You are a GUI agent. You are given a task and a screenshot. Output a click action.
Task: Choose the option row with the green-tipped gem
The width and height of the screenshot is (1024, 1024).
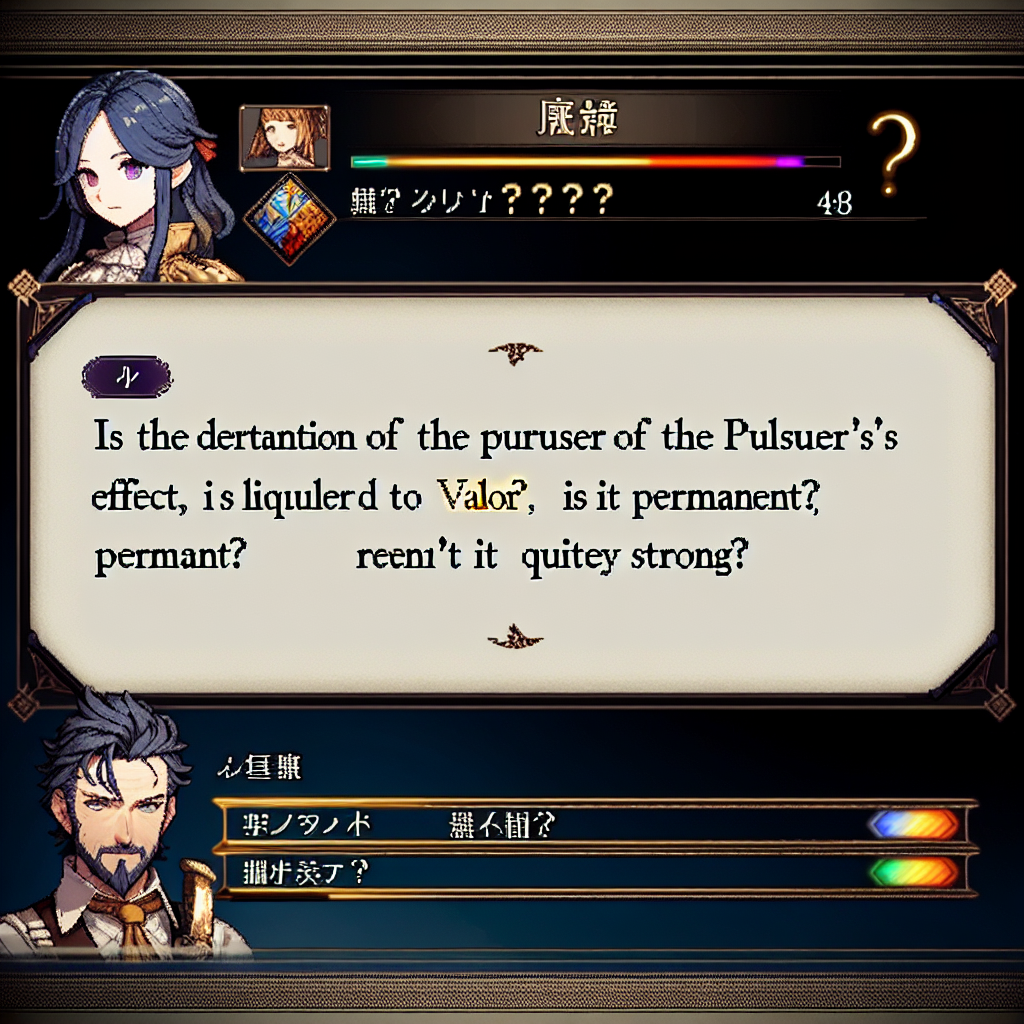[x=594, y=871]
